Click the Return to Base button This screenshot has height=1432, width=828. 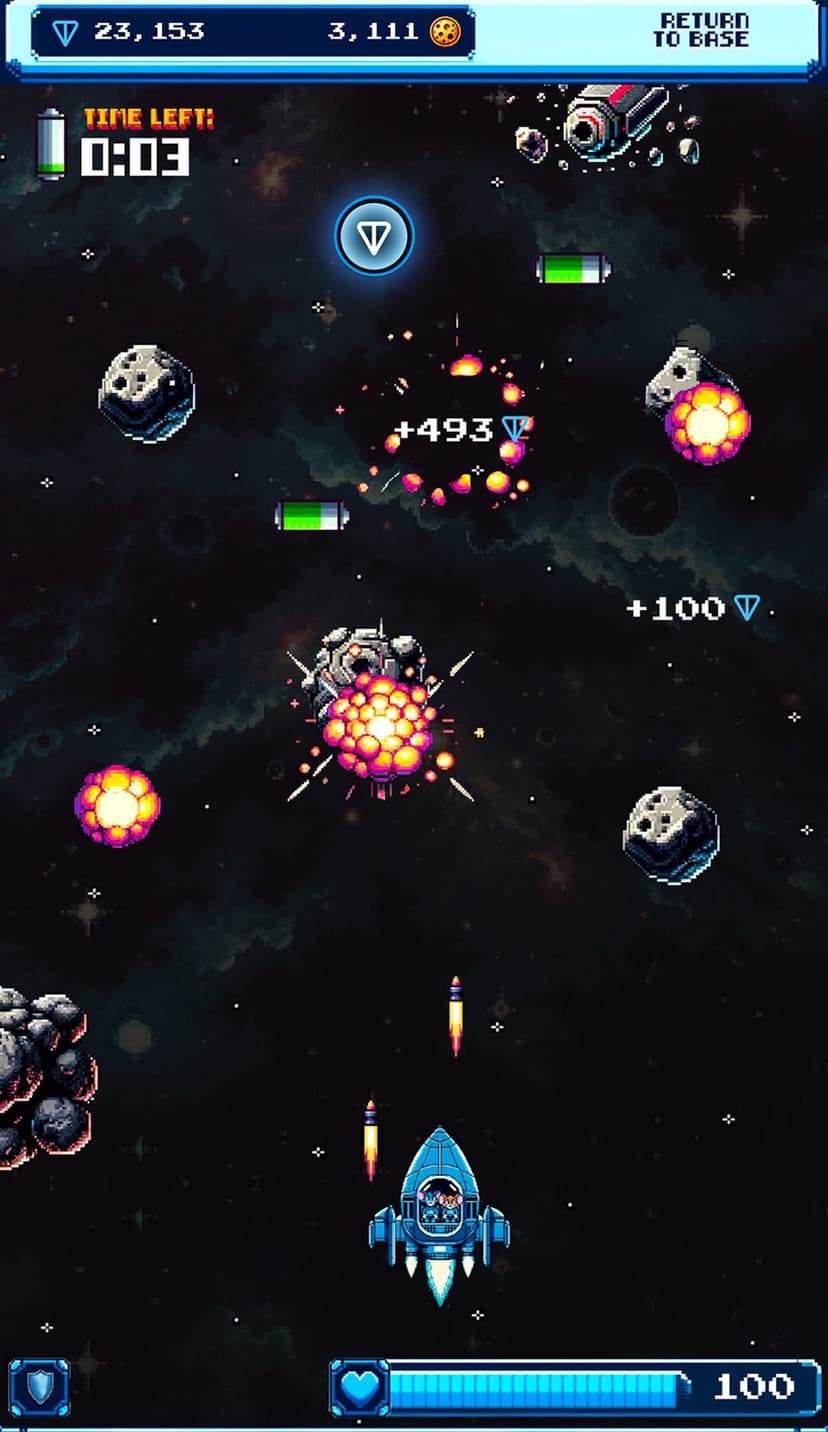(x=701, y=31)
